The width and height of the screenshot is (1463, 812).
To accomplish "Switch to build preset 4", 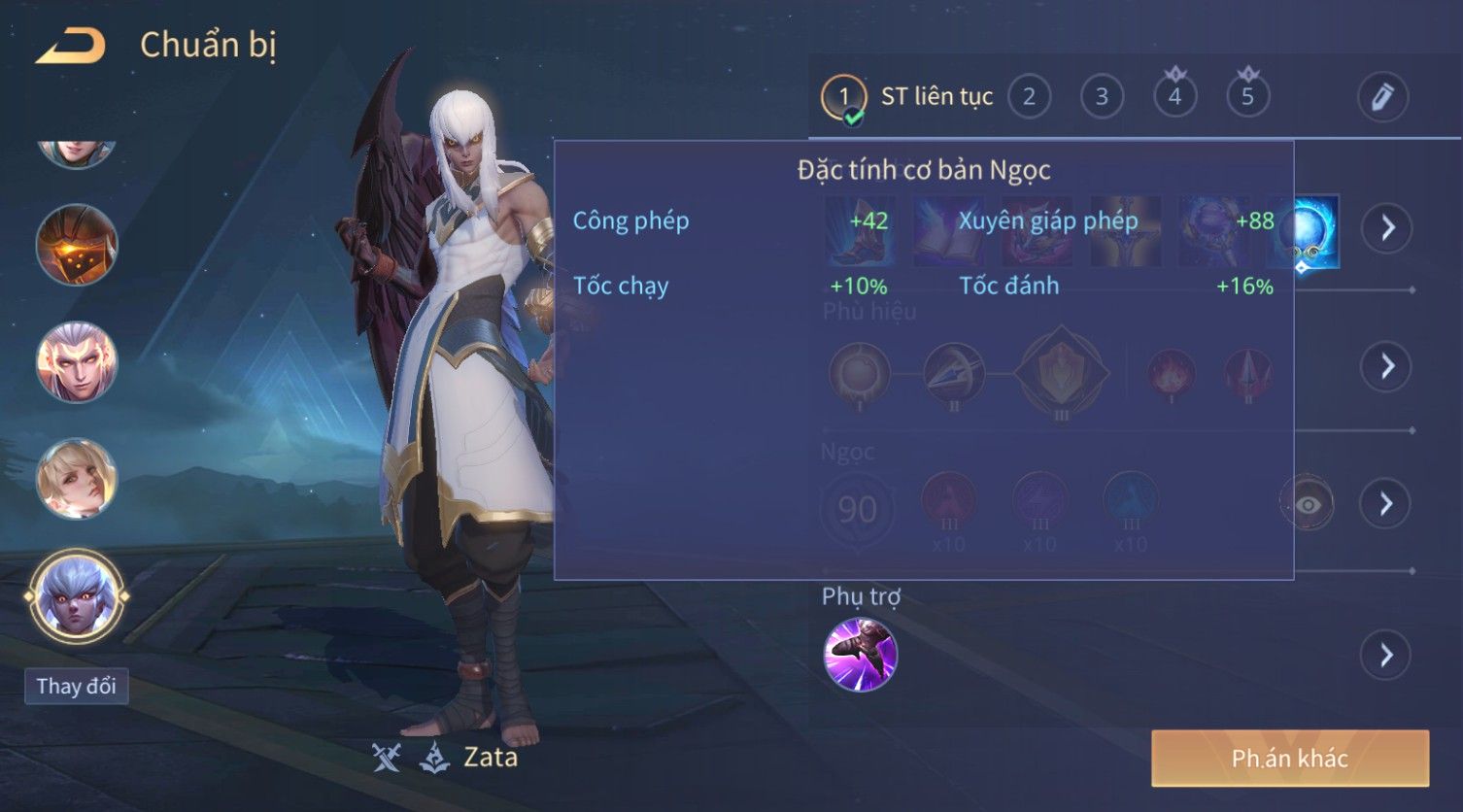I will pyautogui.click(x=1174, y=97).
